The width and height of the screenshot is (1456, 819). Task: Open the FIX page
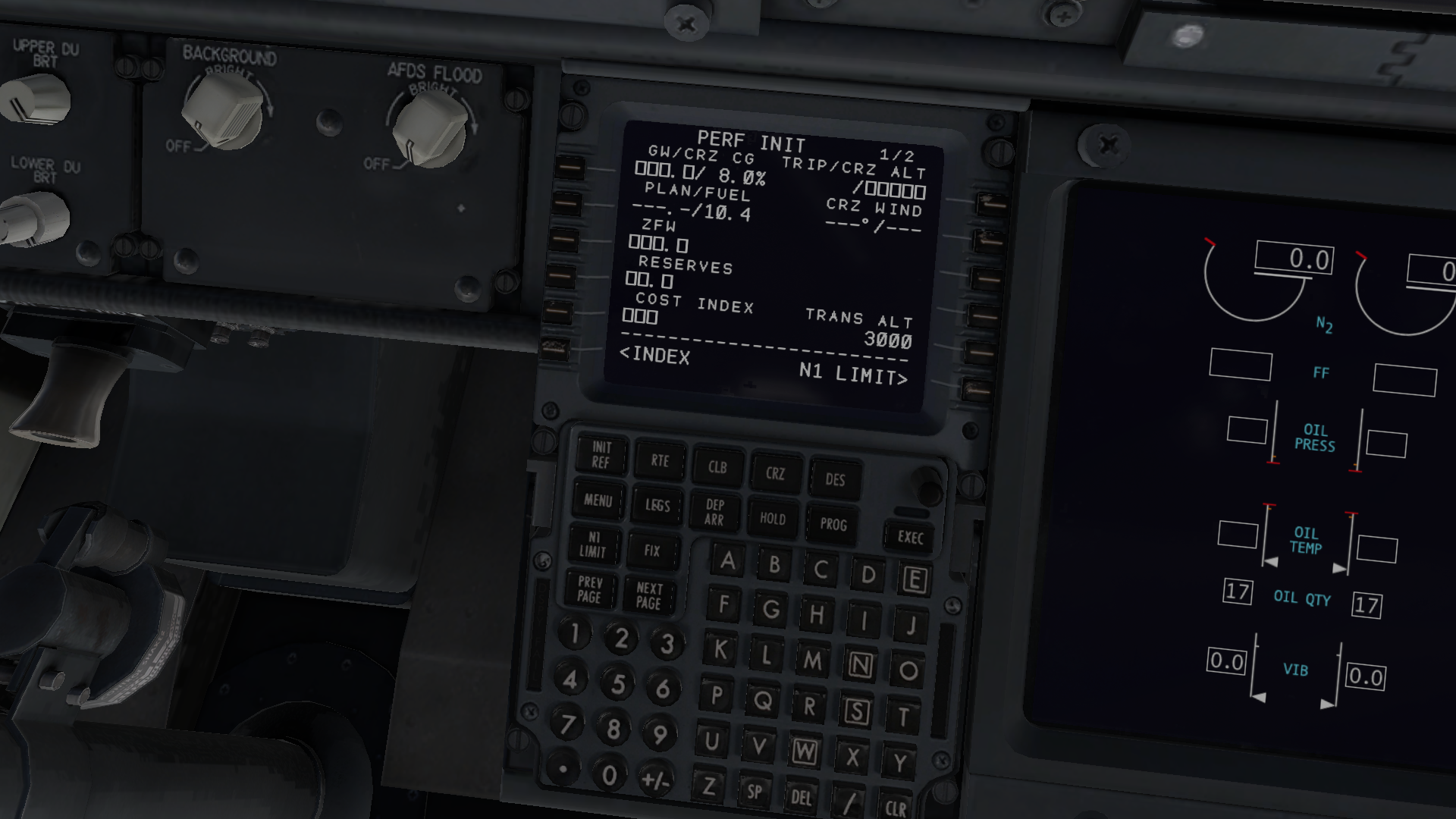(652, 551)
